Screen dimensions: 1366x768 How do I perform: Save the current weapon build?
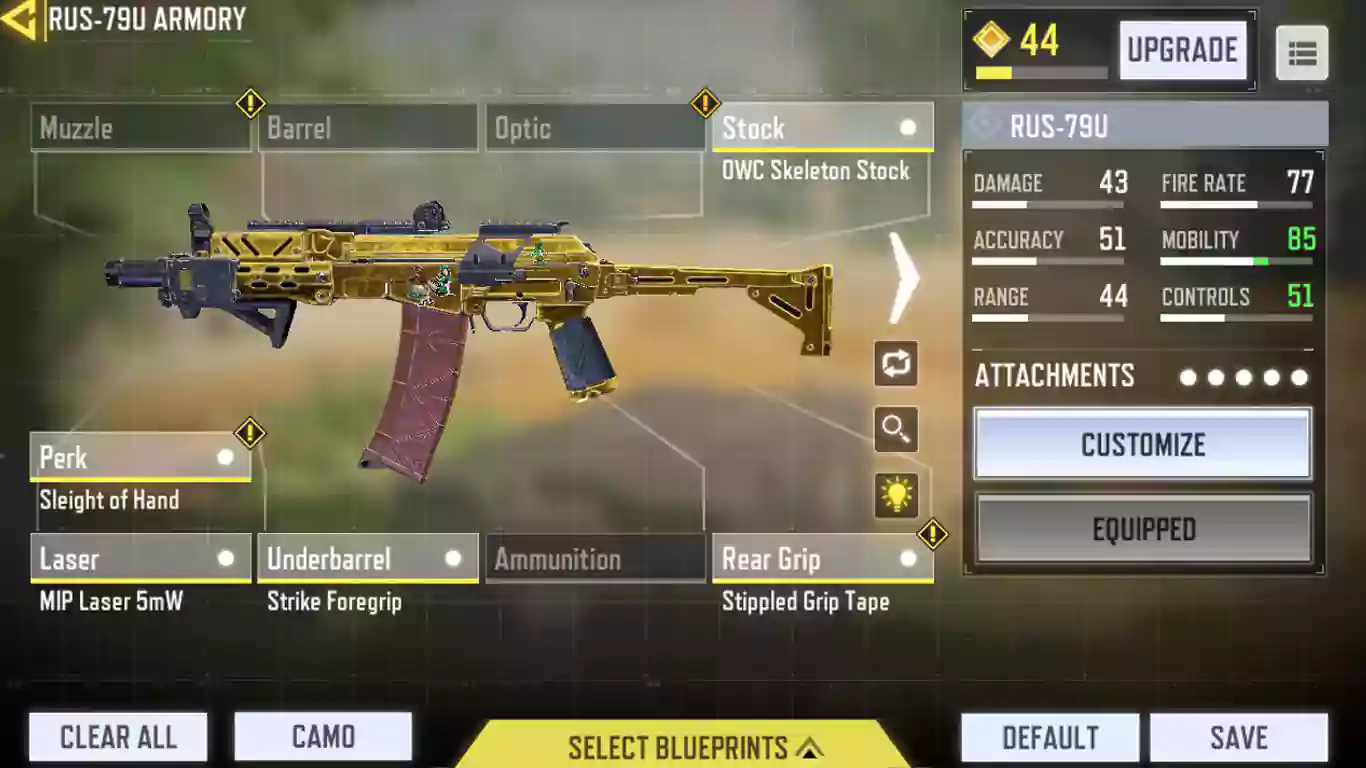click(1238, 737)
